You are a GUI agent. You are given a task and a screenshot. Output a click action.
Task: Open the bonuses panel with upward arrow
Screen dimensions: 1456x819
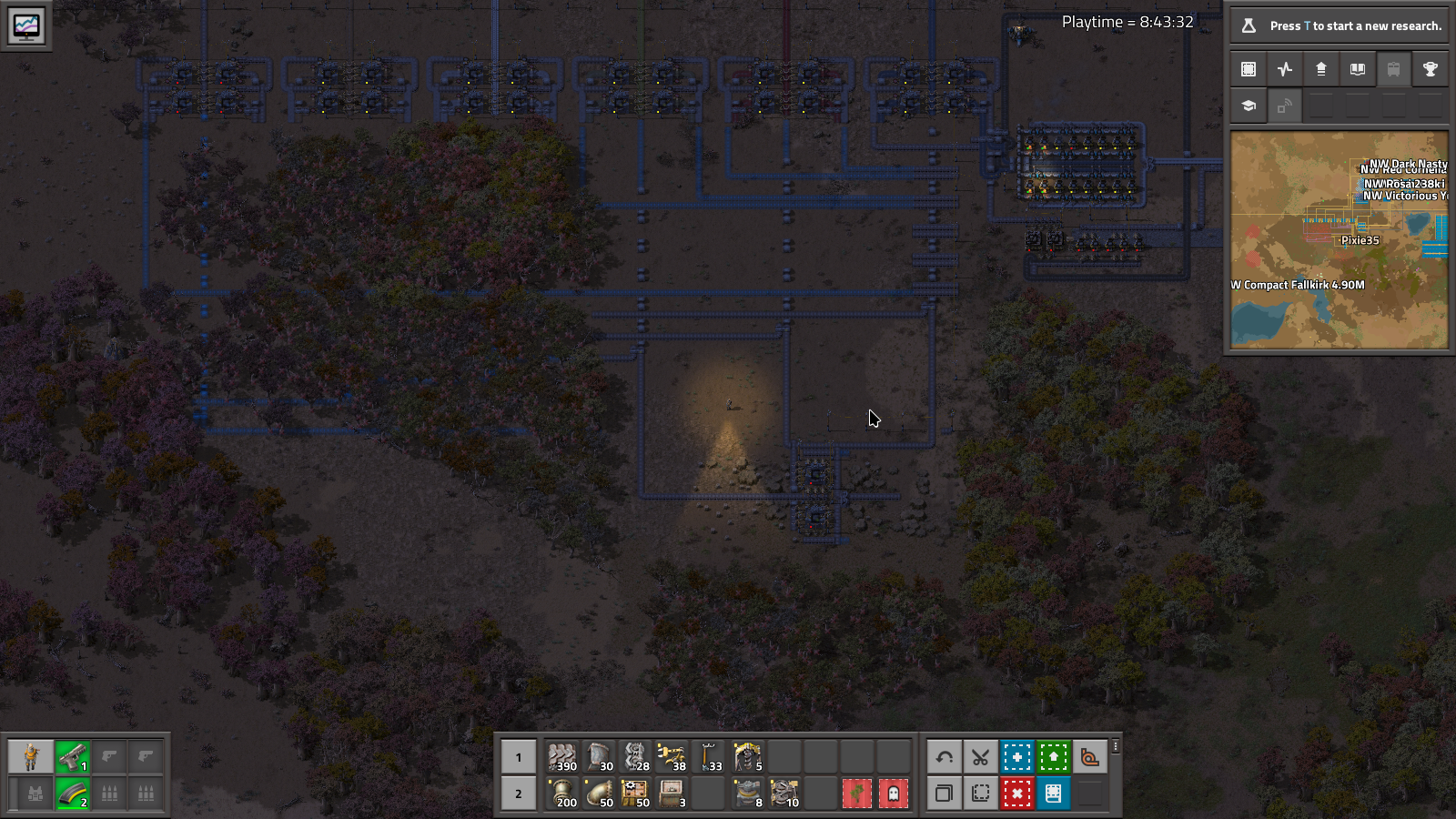[1321, 69]
